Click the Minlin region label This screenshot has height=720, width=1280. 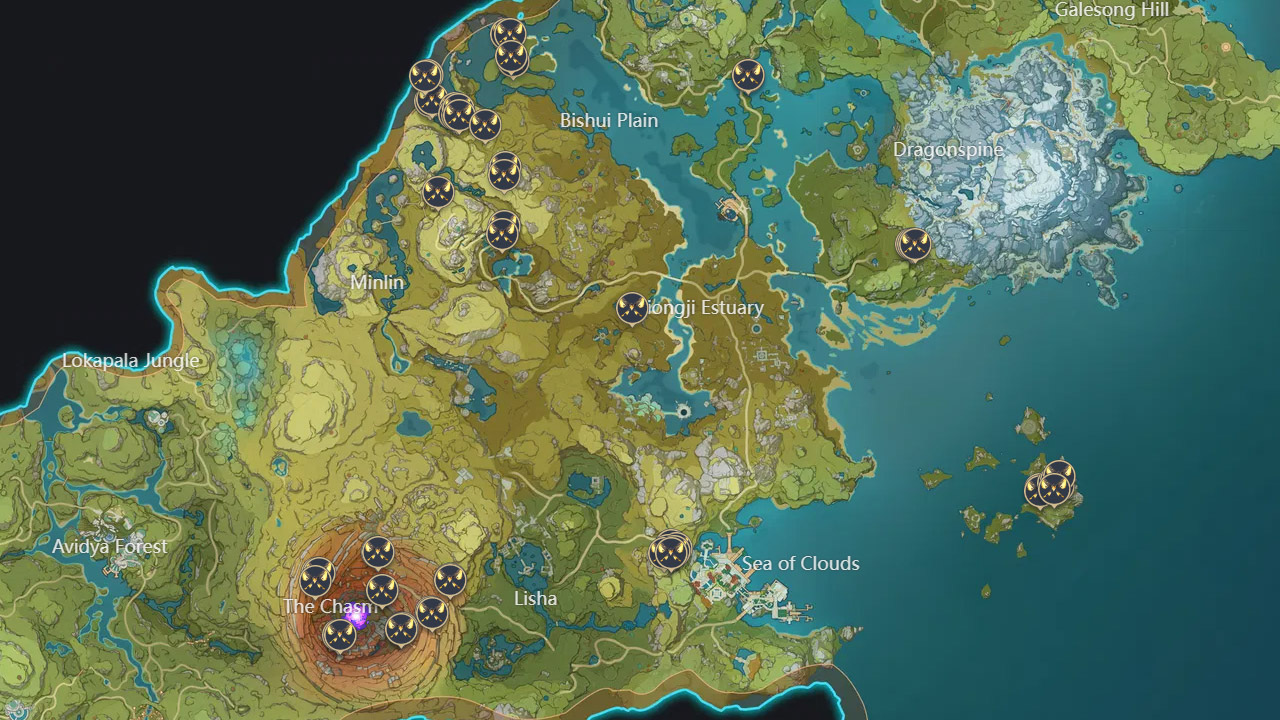click(x=378, y=282)
